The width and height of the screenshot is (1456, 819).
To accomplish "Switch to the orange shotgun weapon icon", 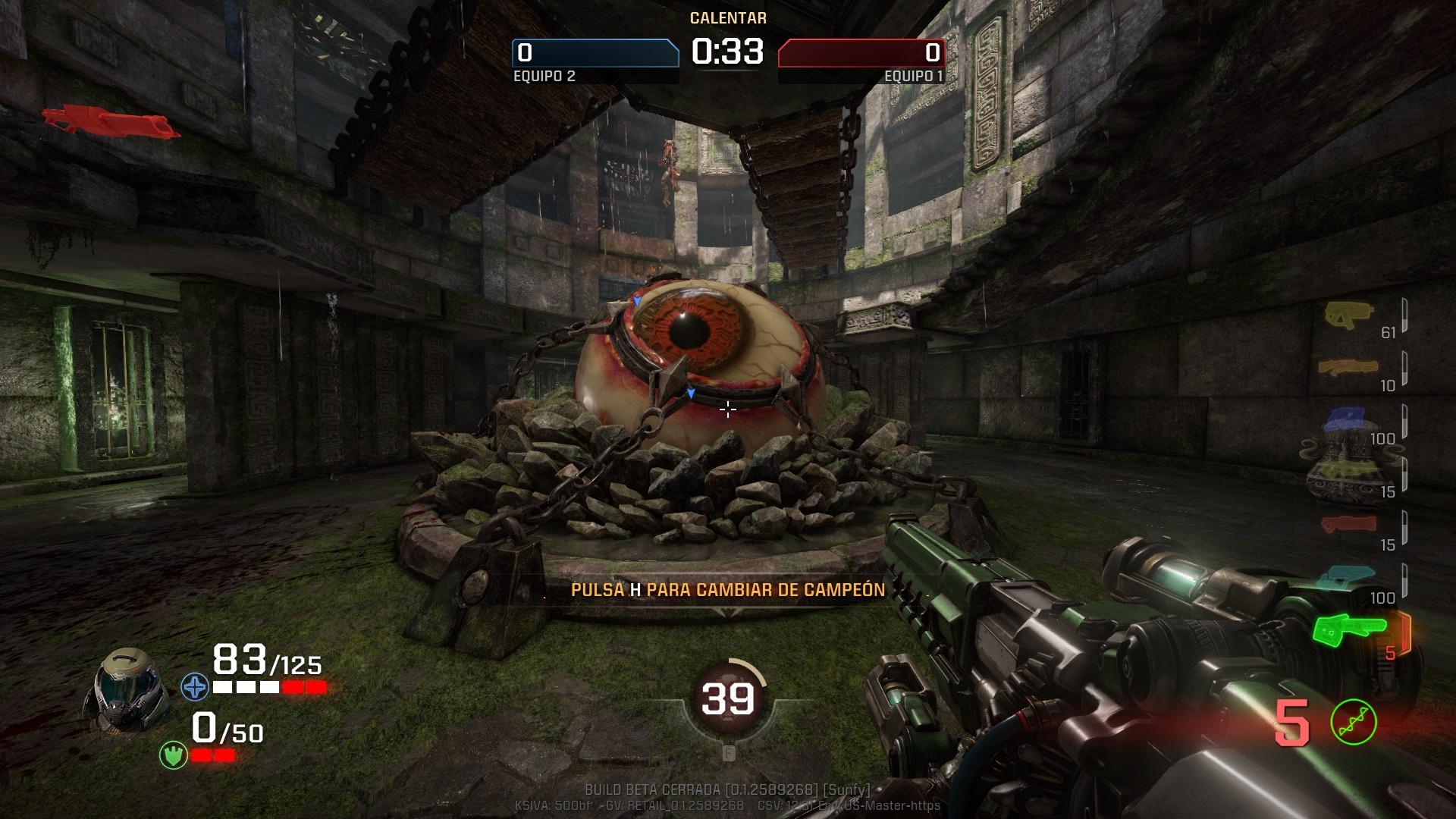I will click(x=1347, y=368).
